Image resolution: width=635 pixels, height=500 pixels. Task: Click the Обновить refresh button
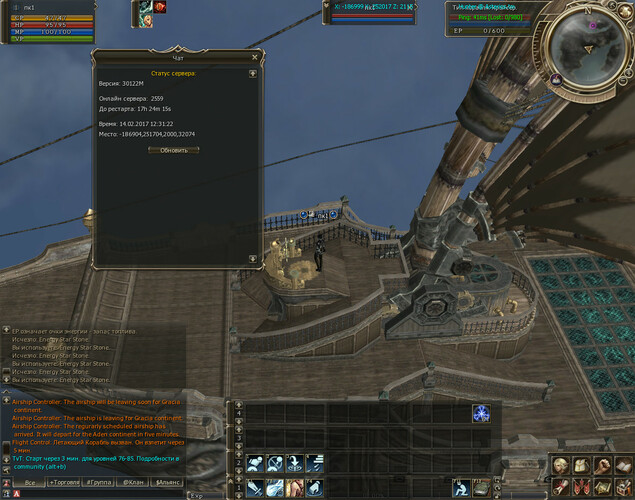coord(173,150)
